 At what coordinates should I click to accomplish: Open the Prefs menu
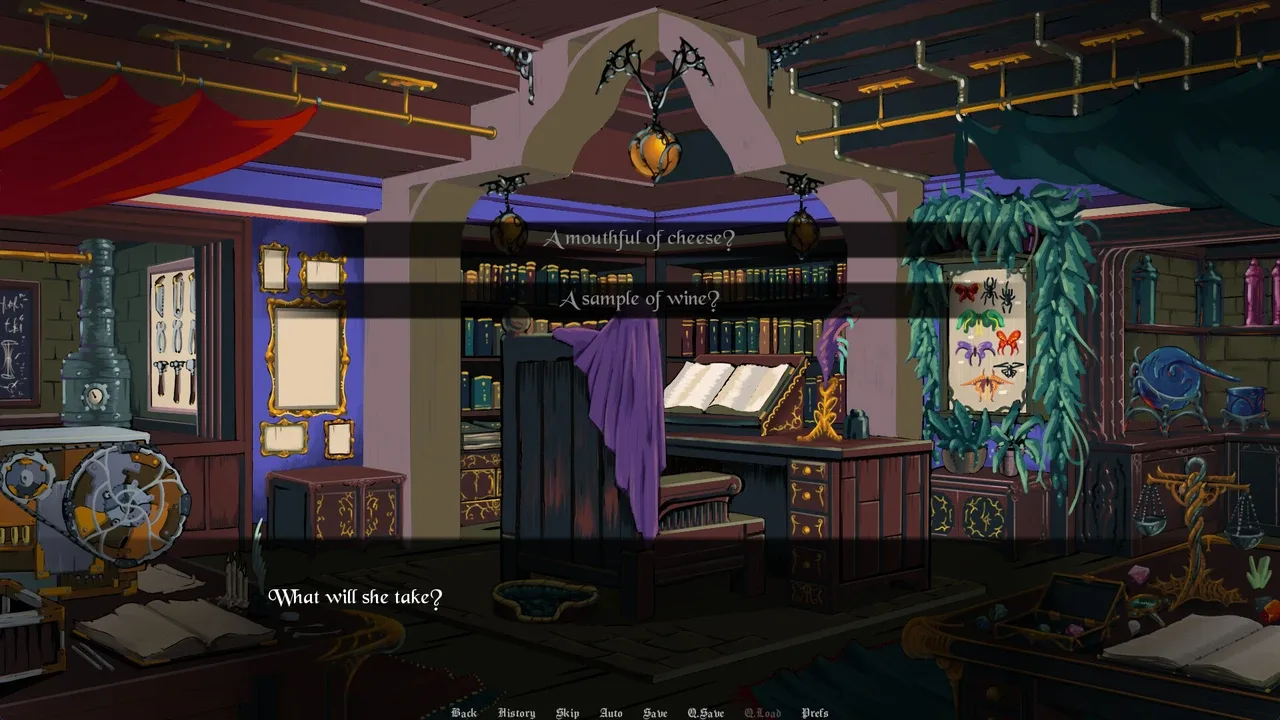[x=815, y=713]
